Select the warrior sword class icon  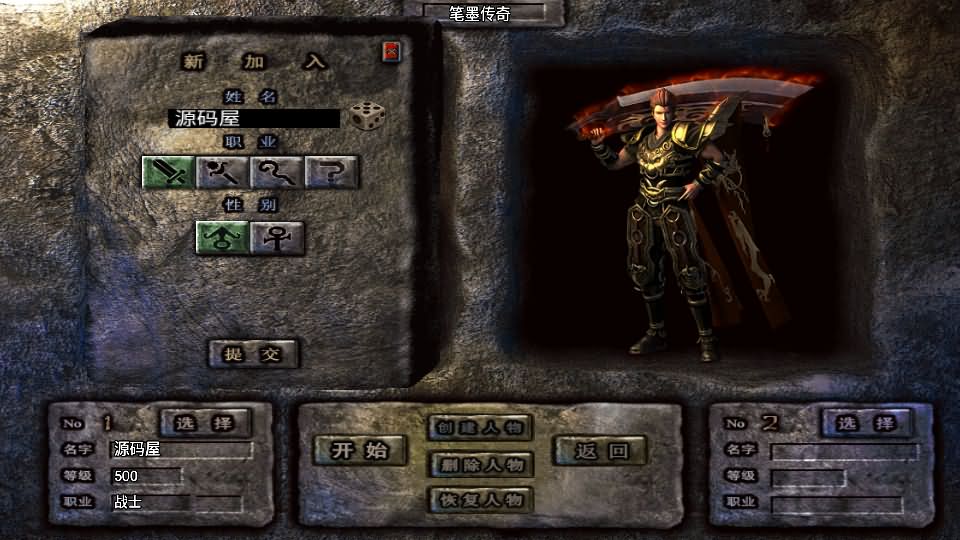tap(167, 173)
